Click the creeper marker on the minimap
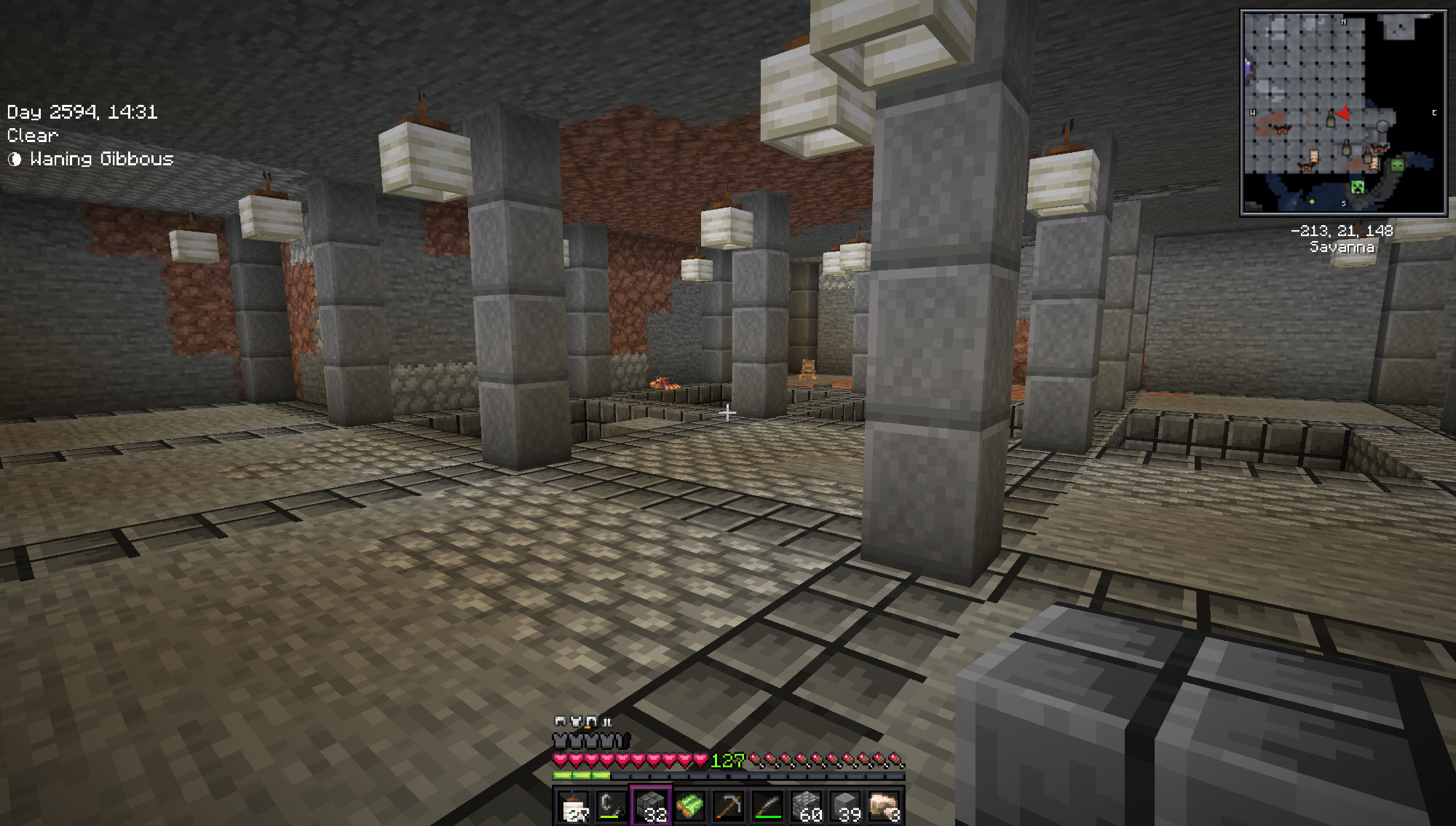This screenshot has width=1456, height=826. tap(1357, 187)
